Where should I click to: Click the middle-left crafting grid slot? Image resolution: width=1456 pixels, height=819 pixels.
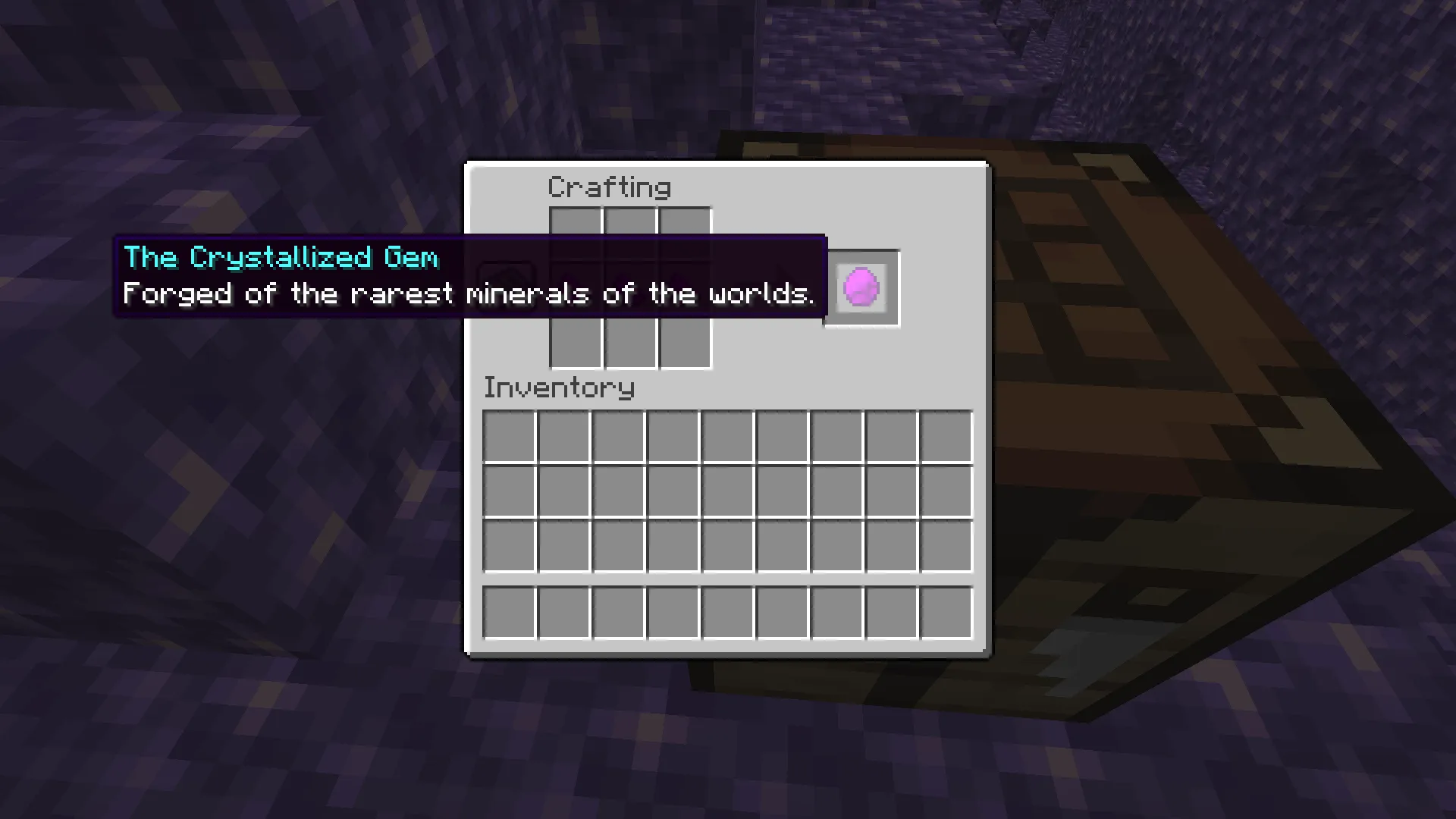(575, 290)
